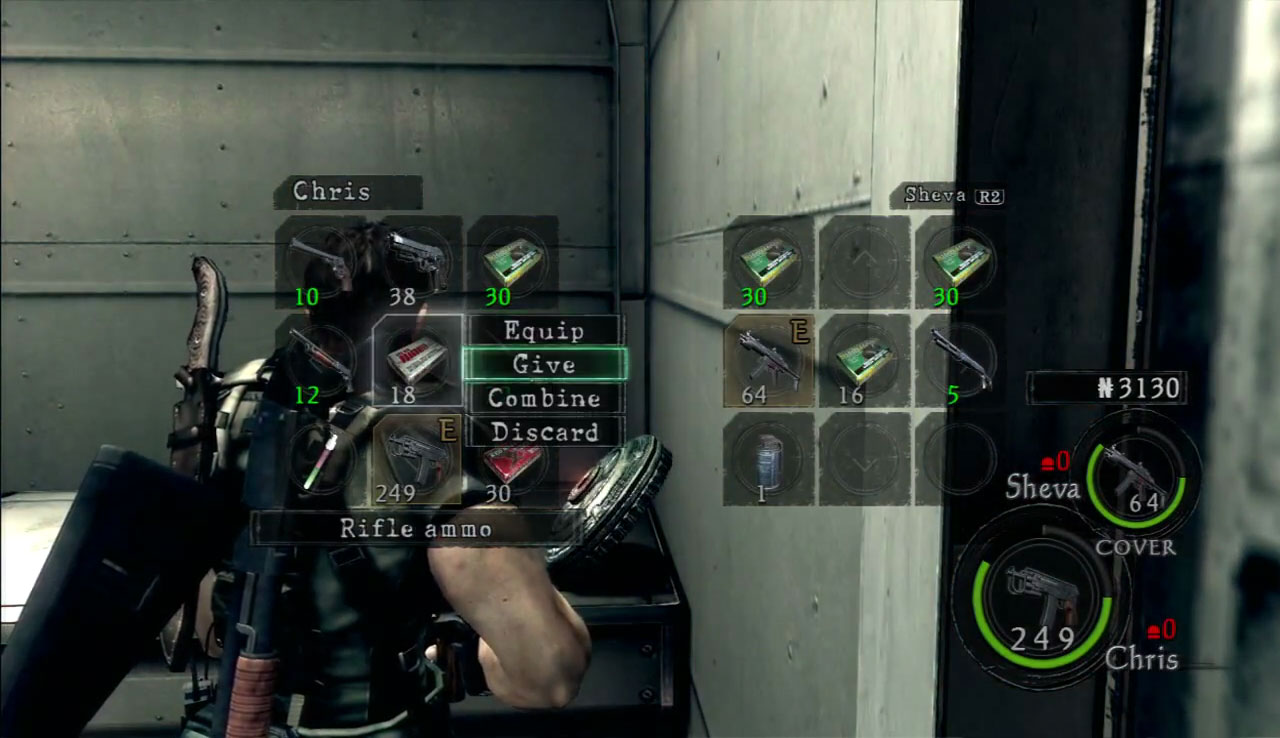The width and height of the screenshot is (1280, 738).
Task: Select Chris's revolver slot with 10 rounds
Action: [x=320, y=262]
